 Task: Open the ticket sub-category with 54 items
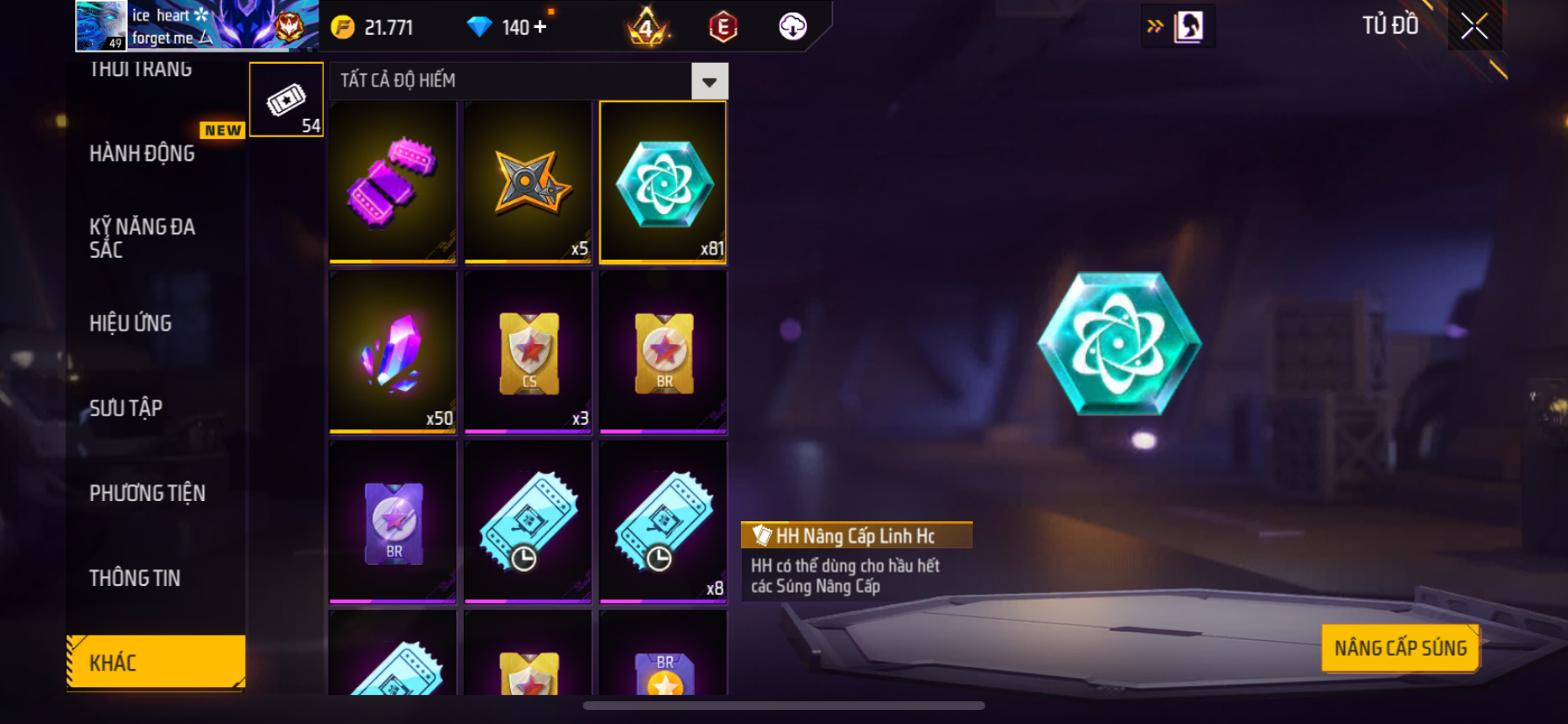tap(286, 100)
